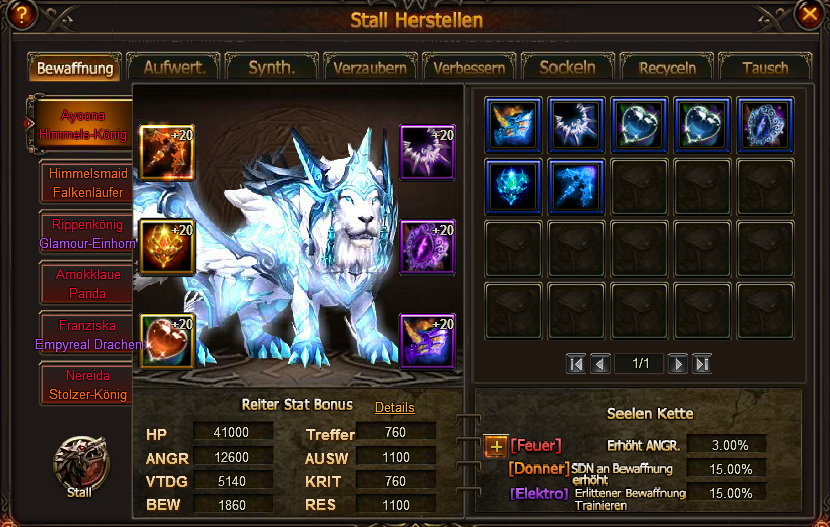This screenshot has width=830, height=527.
Task: Open the Synth. tab
Action: 271,68
